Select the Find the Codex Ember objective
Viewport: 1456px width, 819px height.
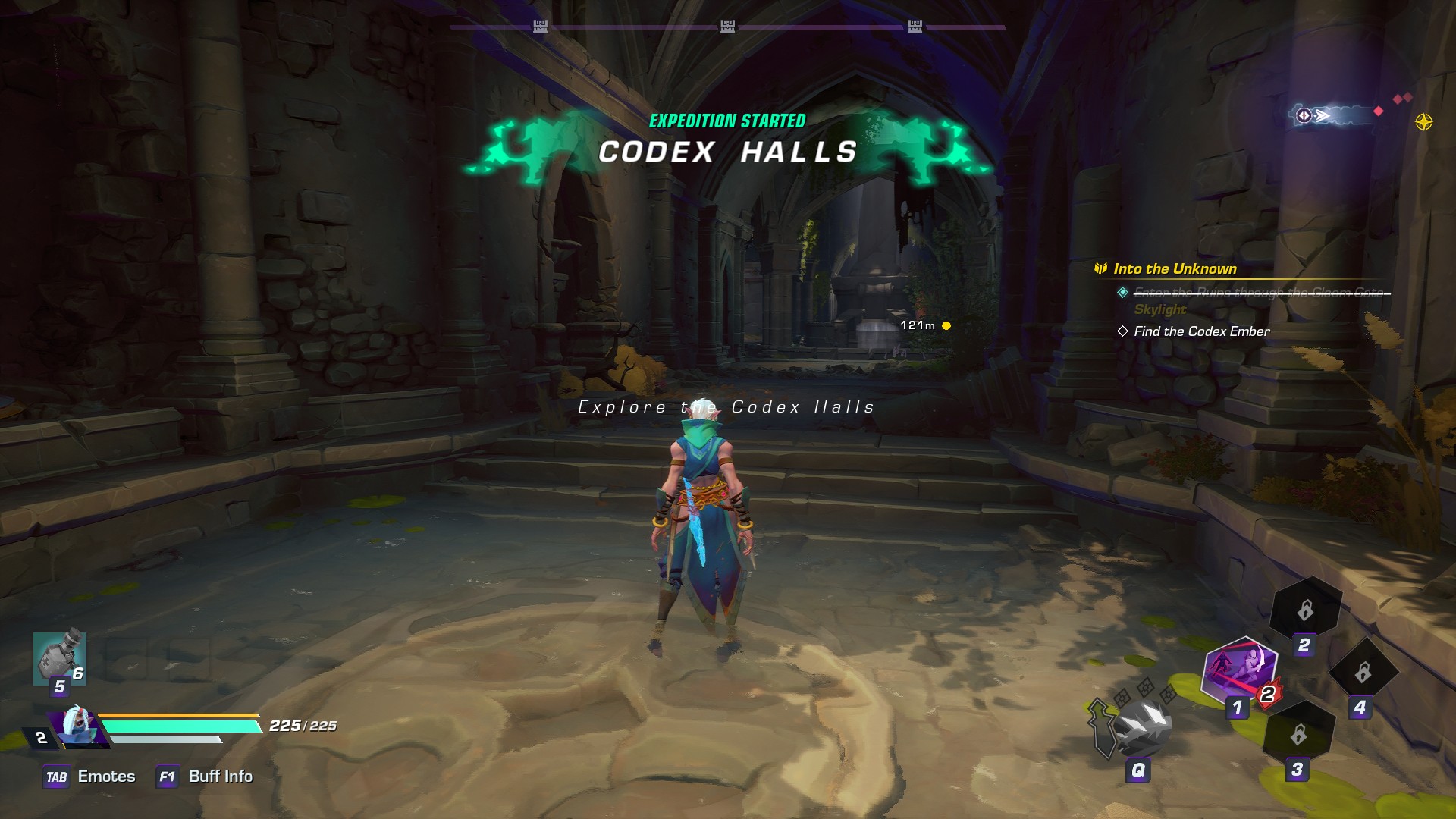pos(1201,331)
